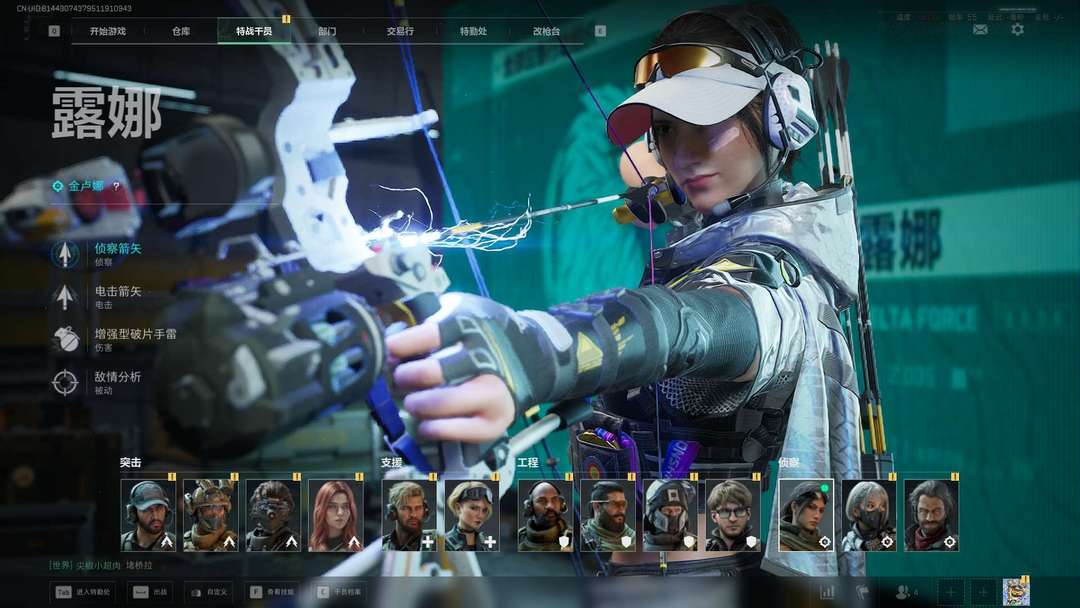
Task: Open the 仓库 warehouse tab
Action: (x=181, y=31)
